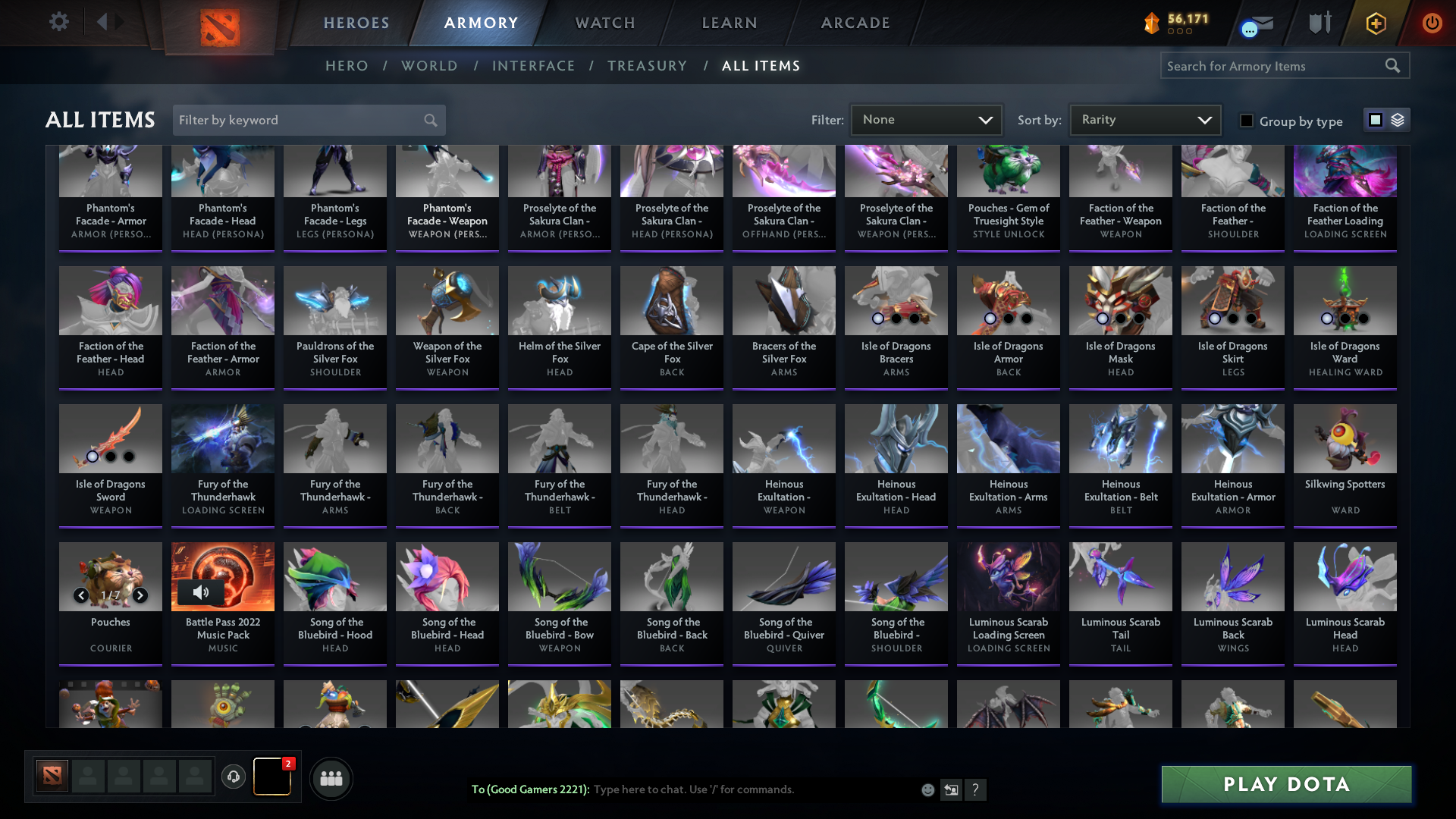The width and height of the screenshot is (1456, 819).
Task: Click the PLAY DOTA button
Action: click(1285, 784)
